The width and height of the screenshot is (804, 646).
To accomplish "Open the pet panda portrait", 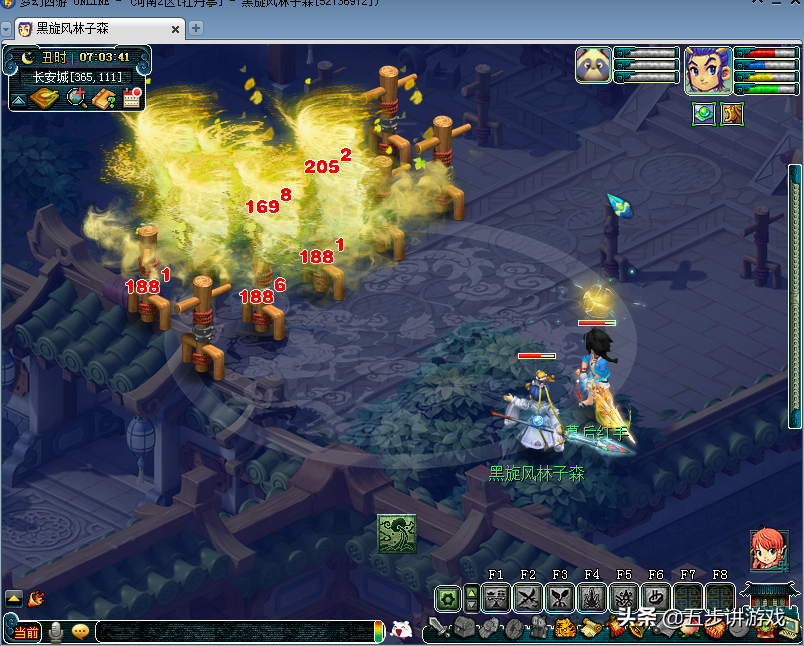I will pos(593,65).
